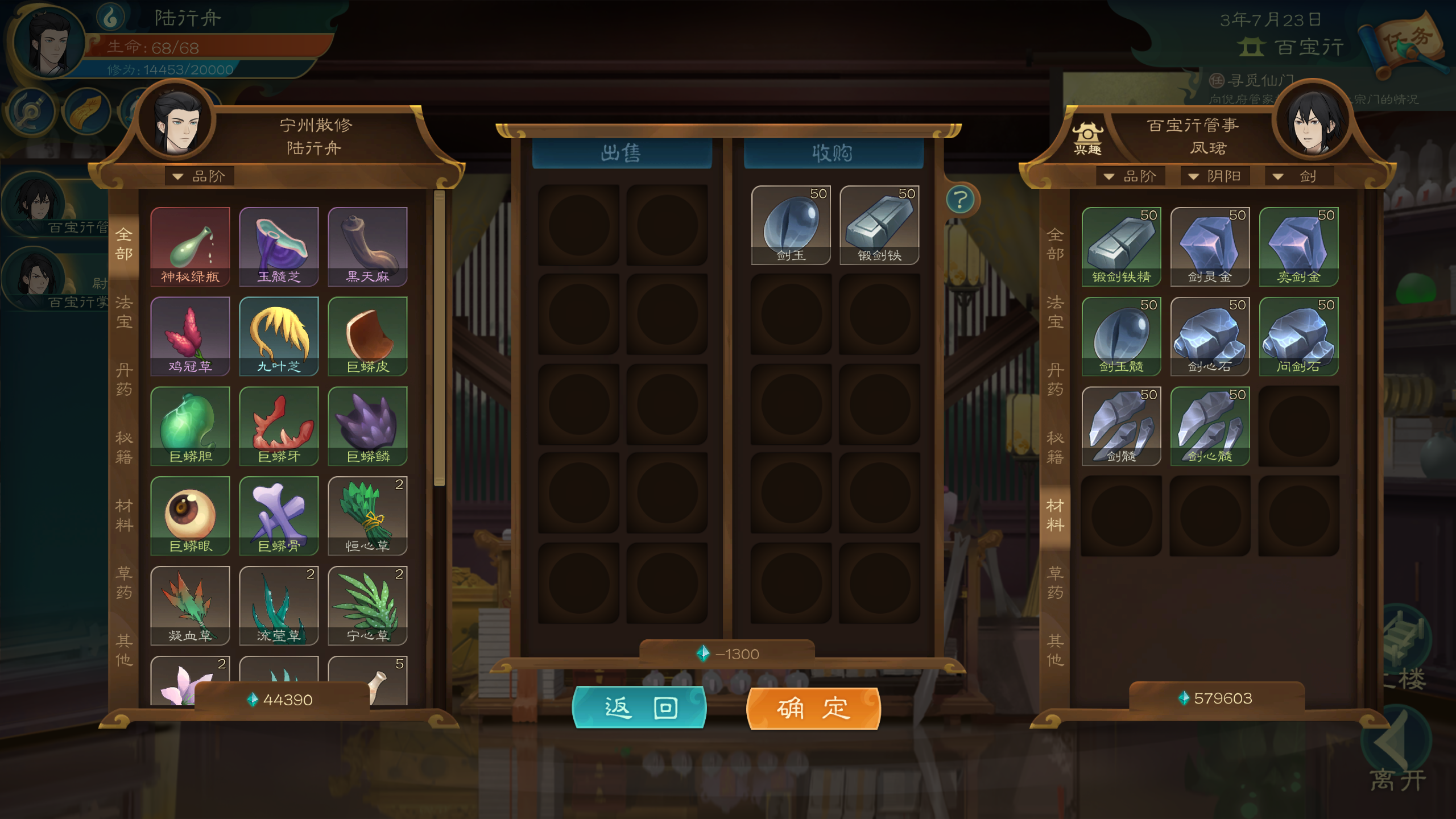1456x819 pixels.
Task: Open the merchant's 剑 type dropdown
Action: point(1298,176)
